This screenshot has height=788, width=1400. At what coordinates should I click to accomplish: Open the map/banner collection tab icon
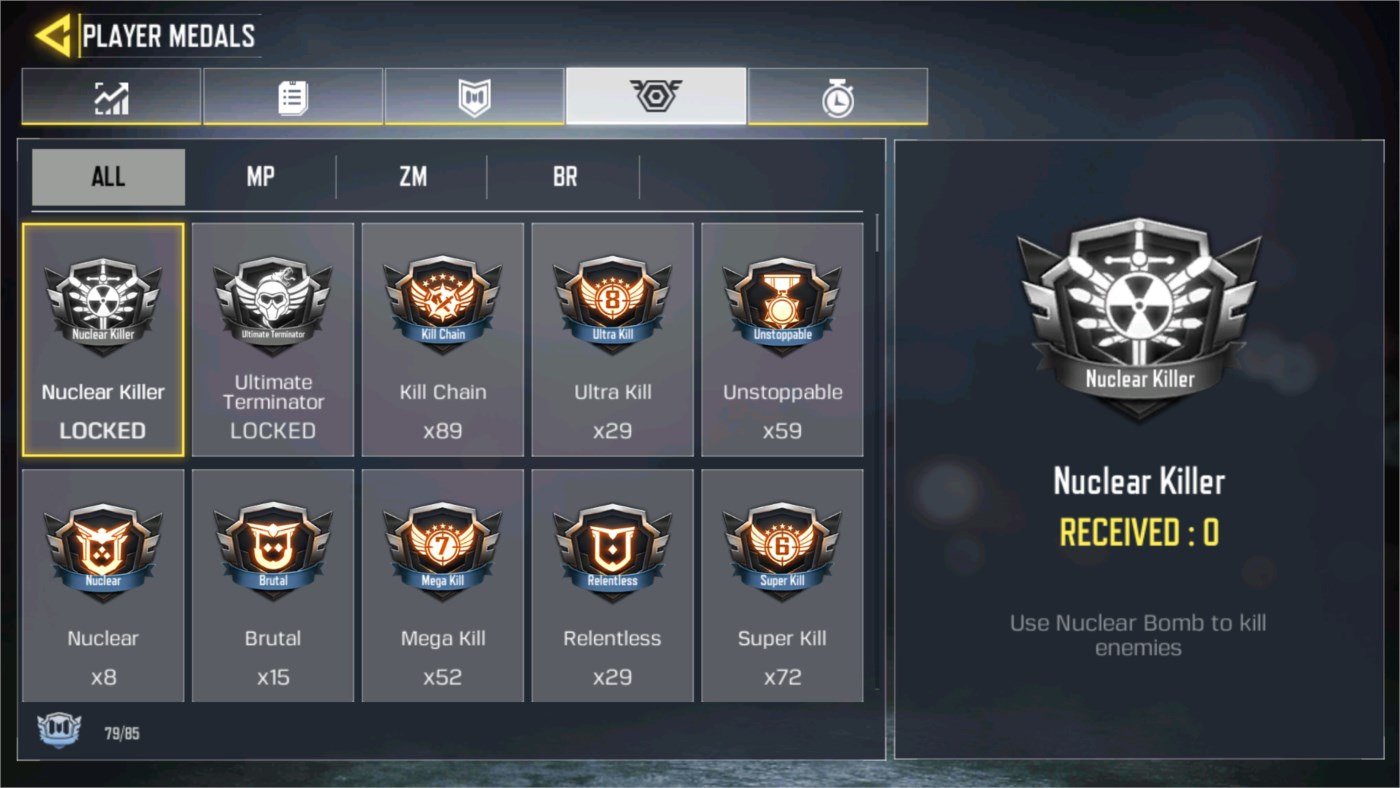coord(473,96)
